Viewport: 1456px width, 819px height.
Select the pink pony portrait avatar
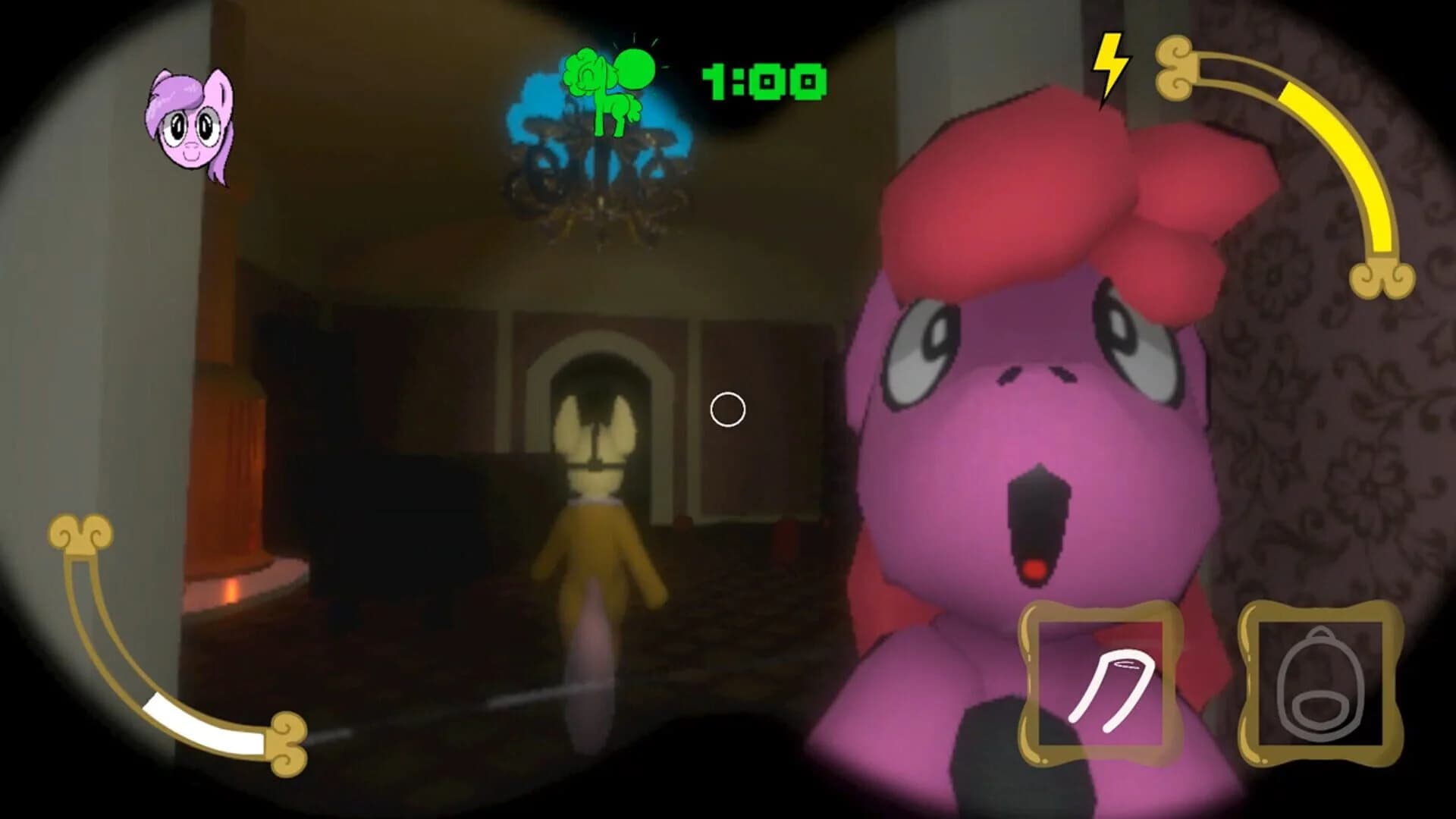[191, 130]
